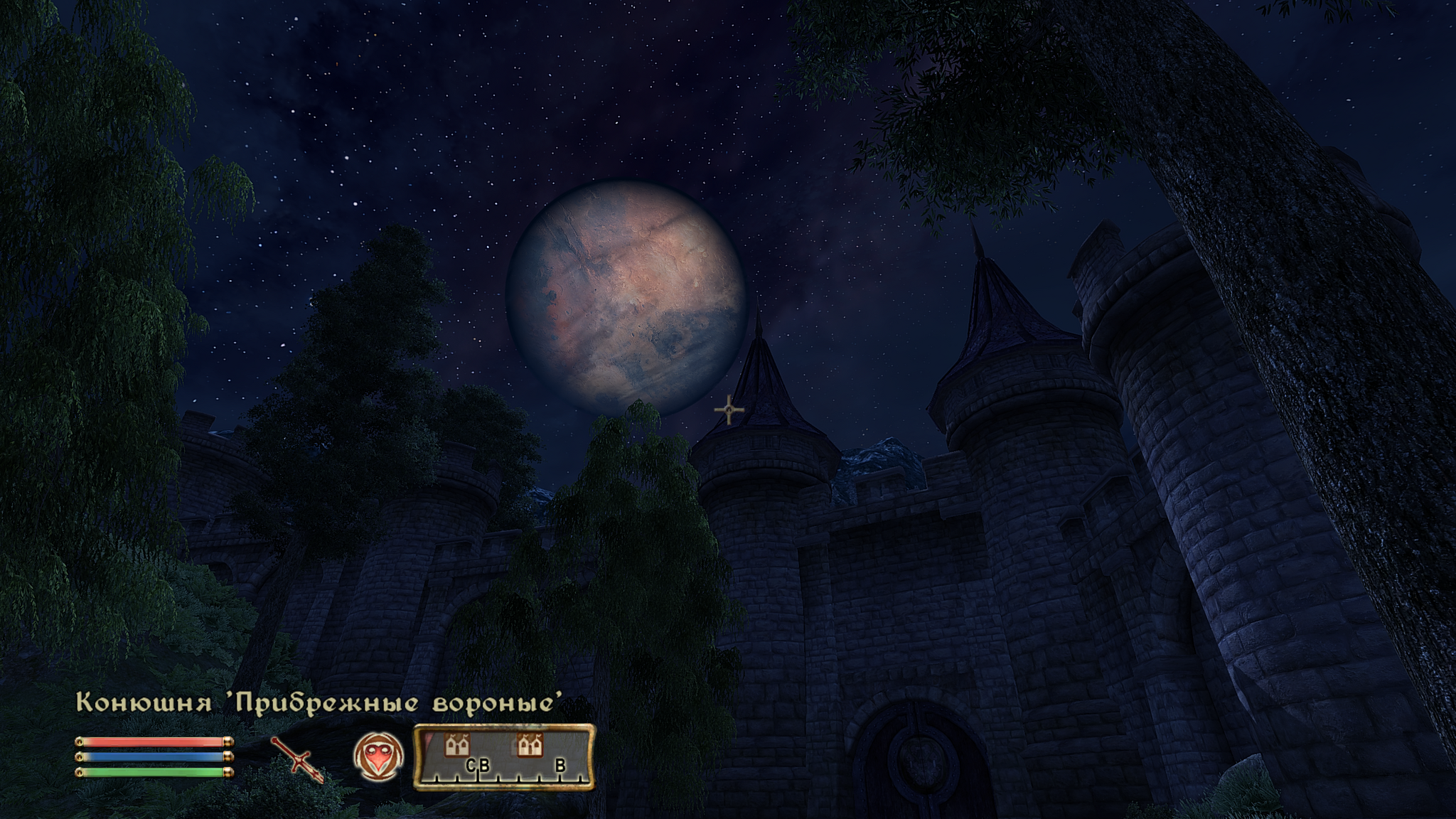
Task: Select the equipped sword weapon icon
Action: point(297,759)
